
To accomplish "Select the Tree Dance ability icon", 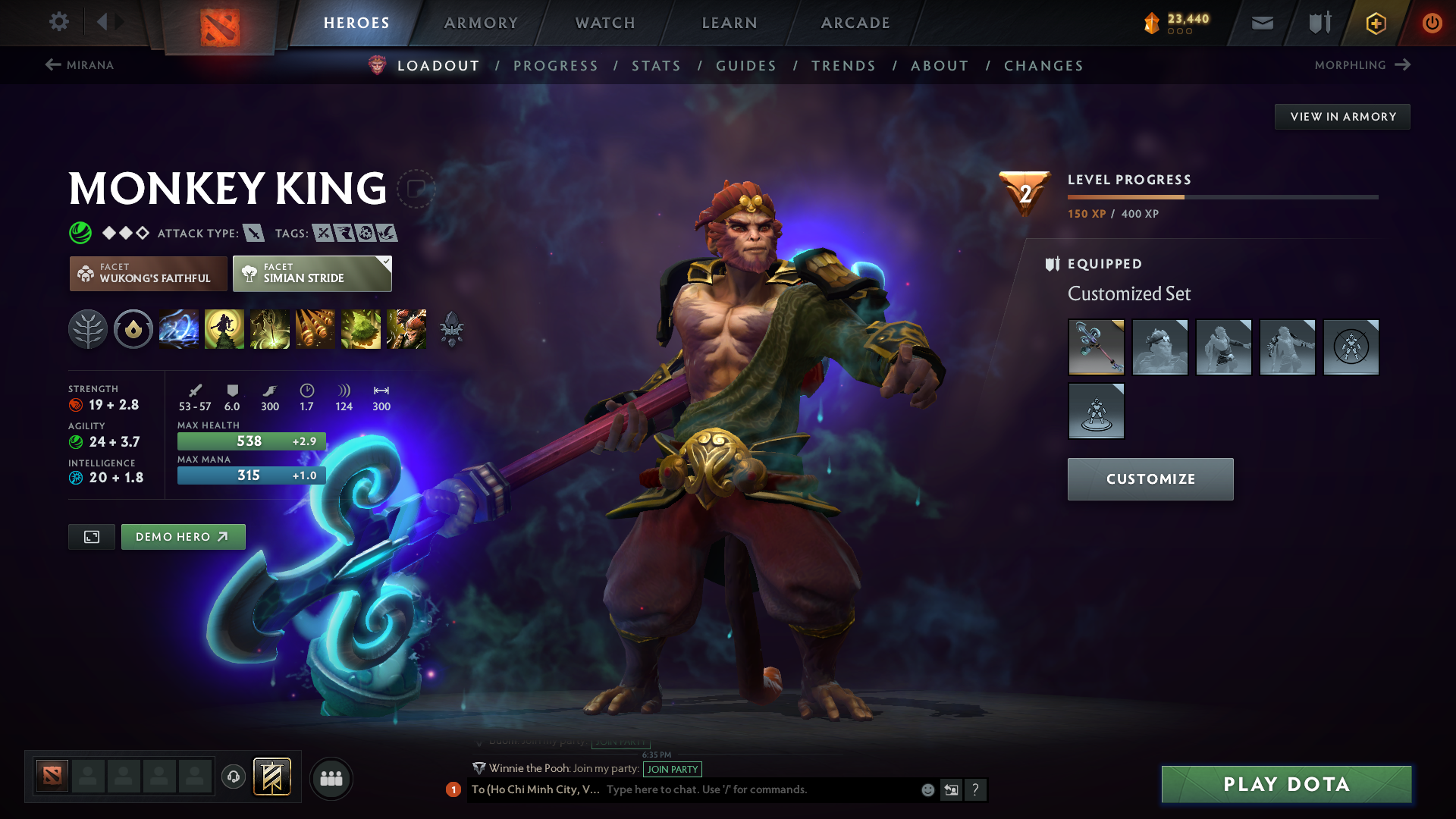I will click(224, 329).
